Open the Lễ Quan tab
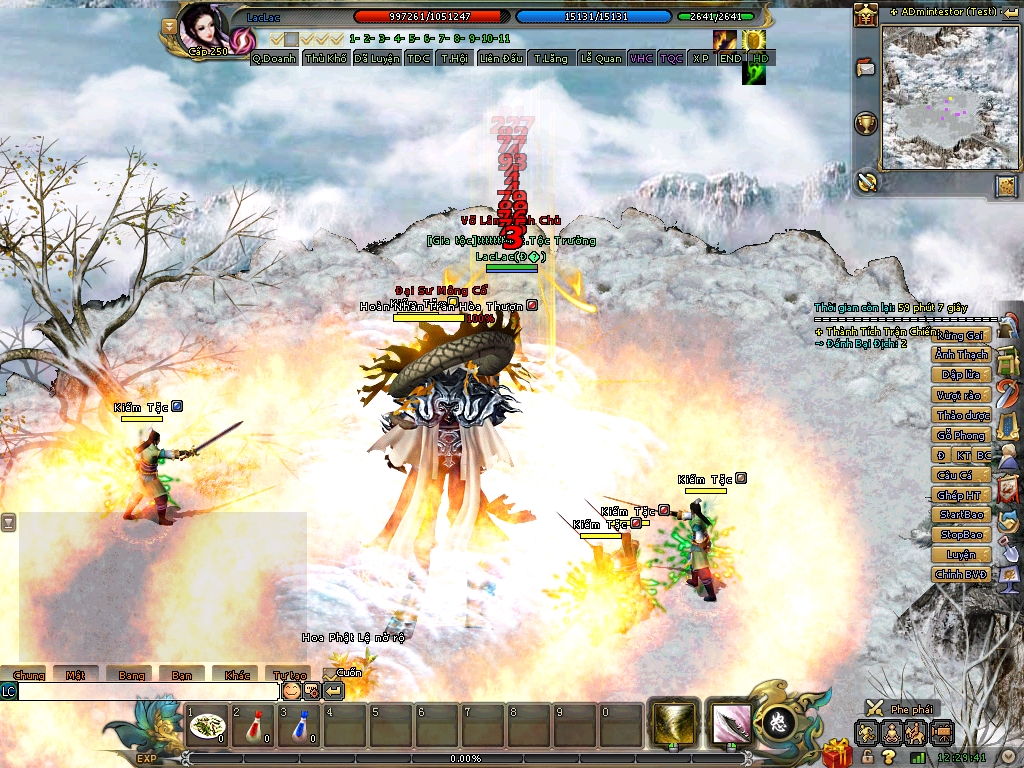 pyautogui.click(x=600, y=59)
